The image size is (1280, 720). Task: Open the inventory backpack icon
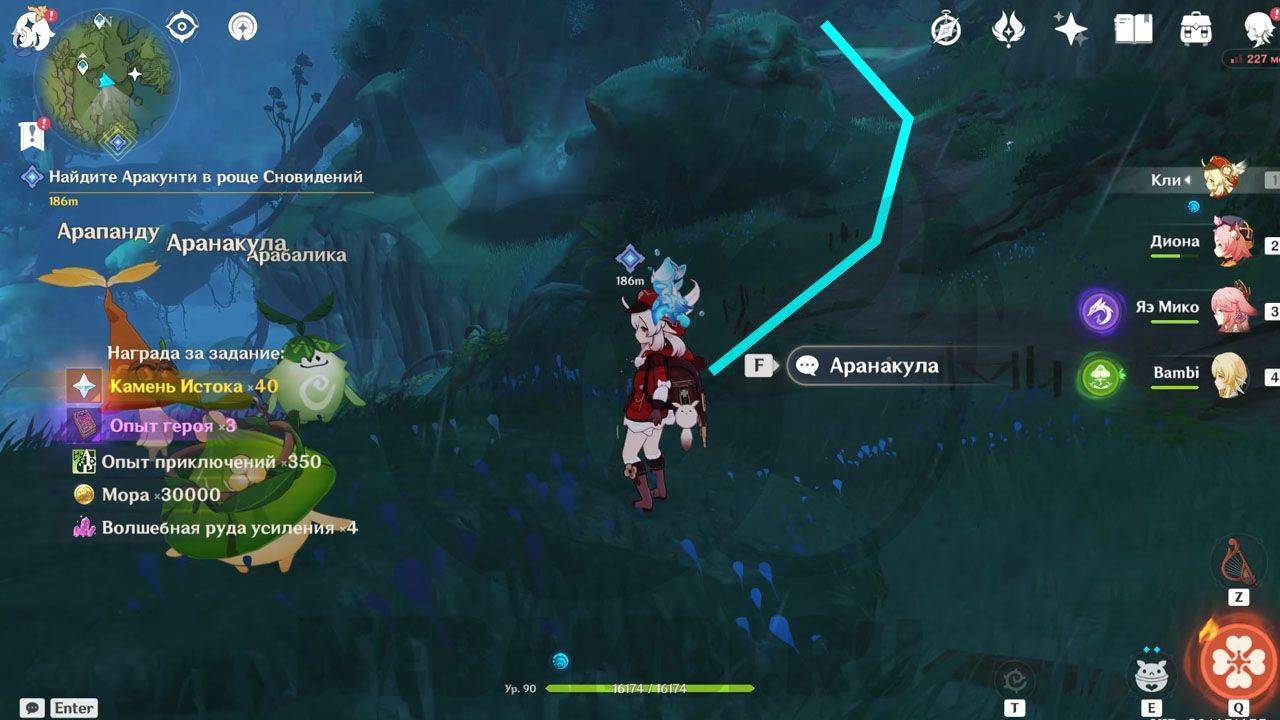[1196, 29]
